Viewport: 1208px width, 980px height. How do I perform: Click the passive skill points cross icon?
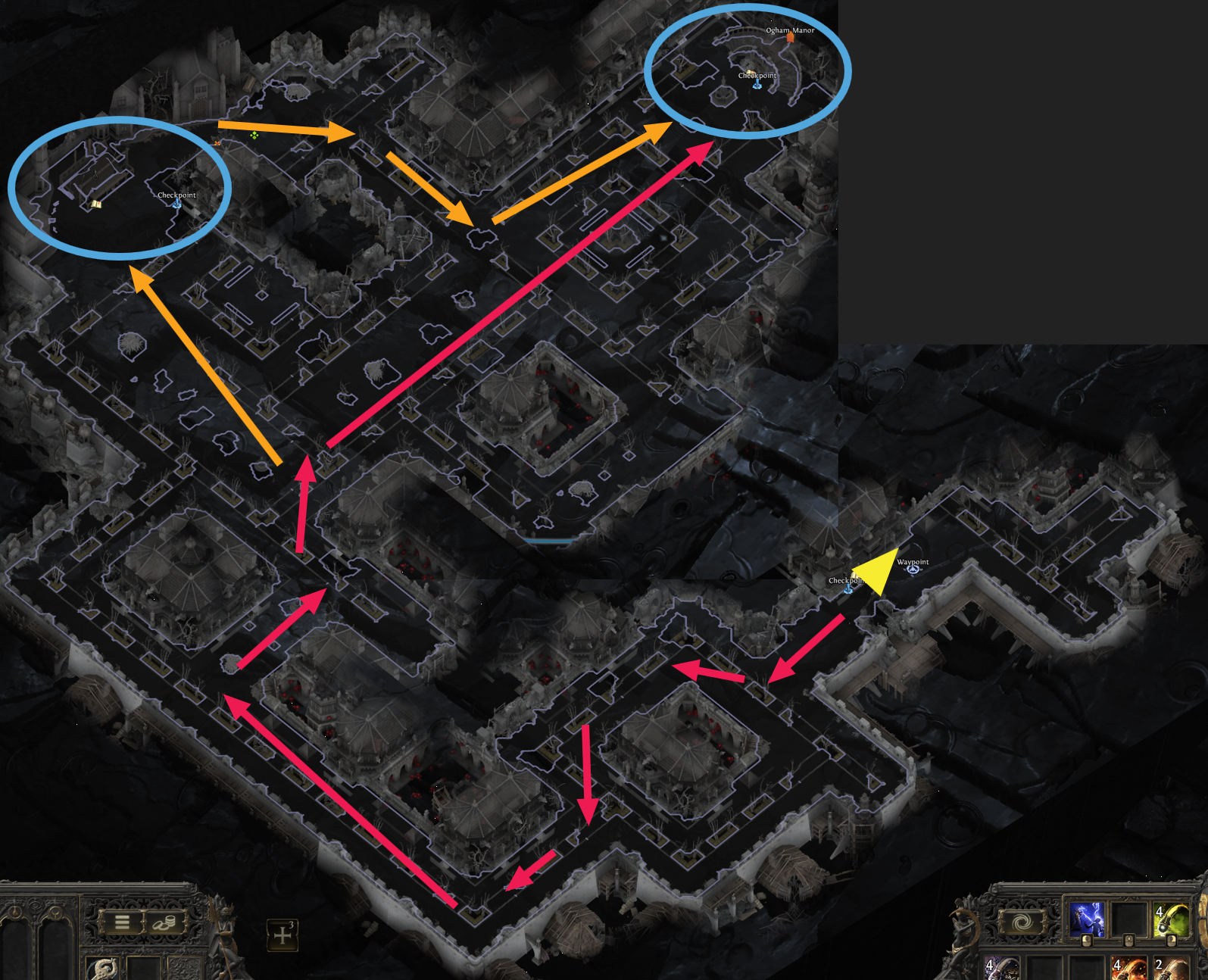click(x=282, y=935)
